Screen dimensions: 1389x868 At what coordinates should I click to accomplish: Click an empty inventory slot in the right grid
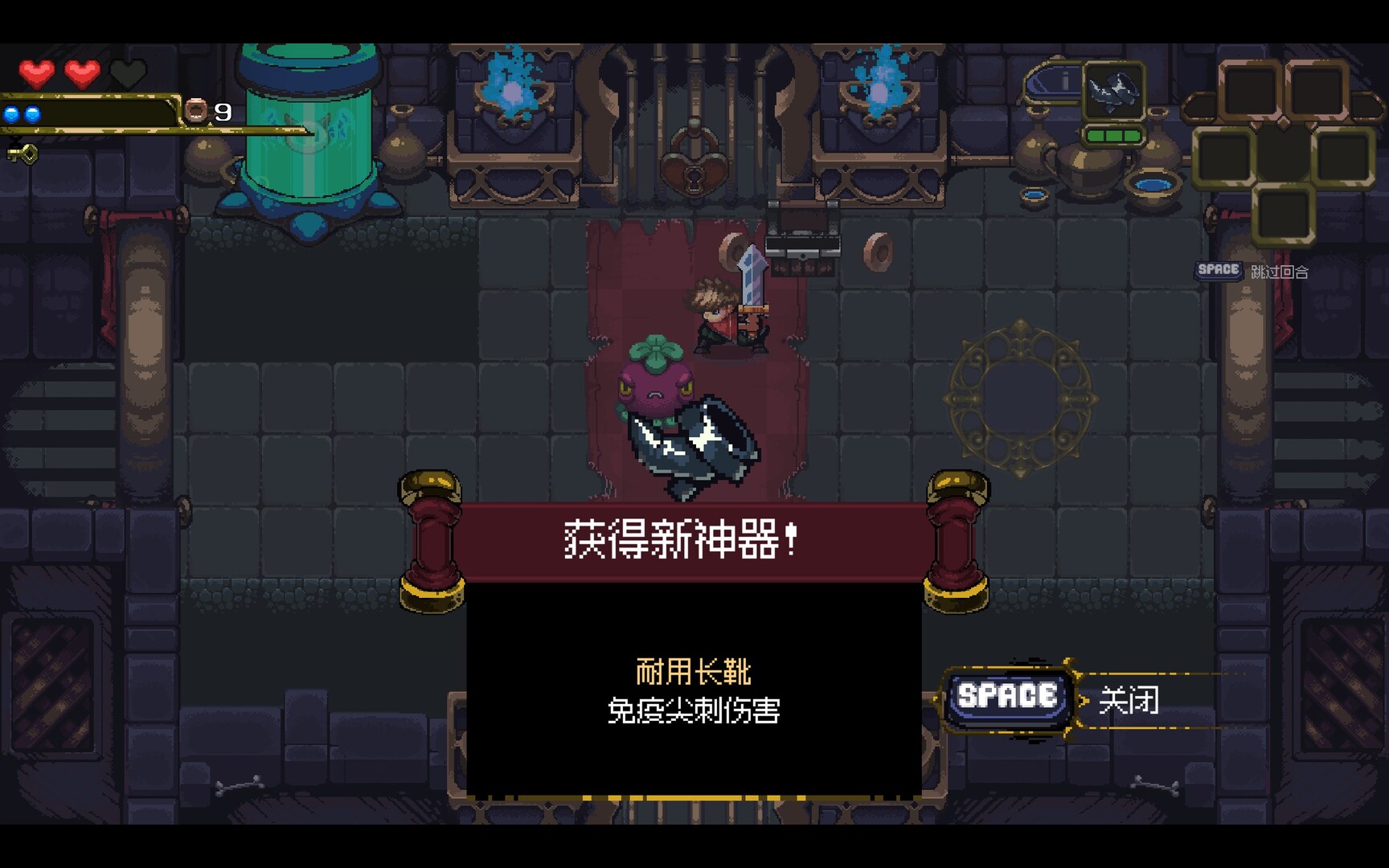click(1251, 90)
